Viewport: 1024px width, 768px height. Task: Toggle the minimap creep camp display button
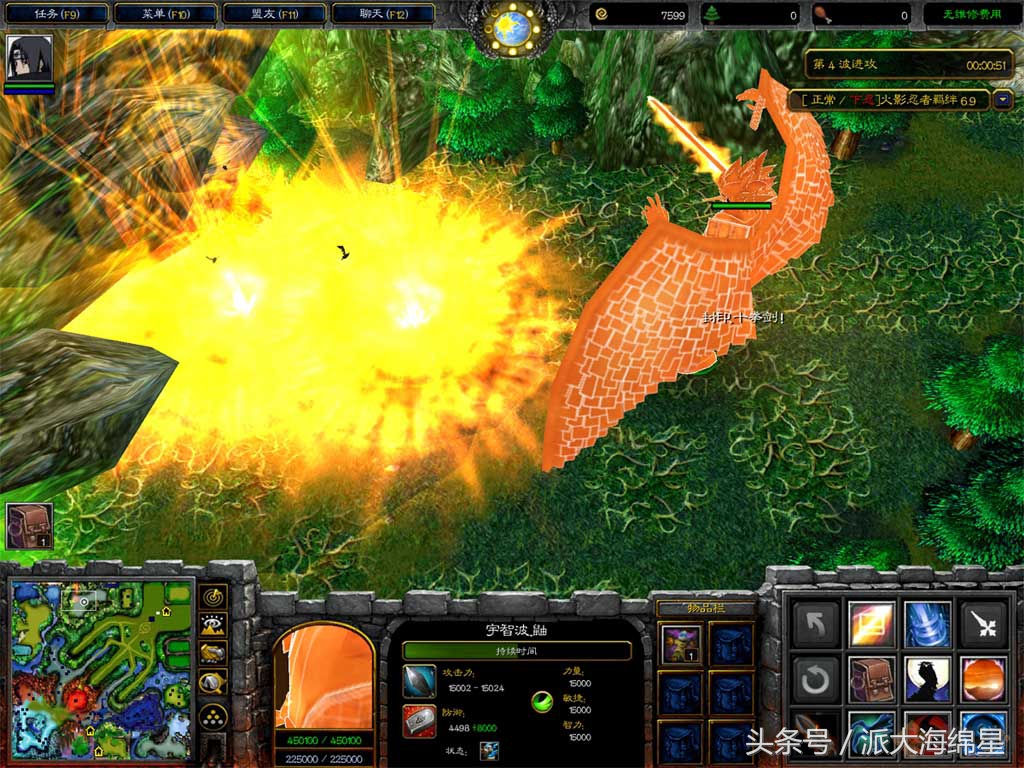[213, 684]
